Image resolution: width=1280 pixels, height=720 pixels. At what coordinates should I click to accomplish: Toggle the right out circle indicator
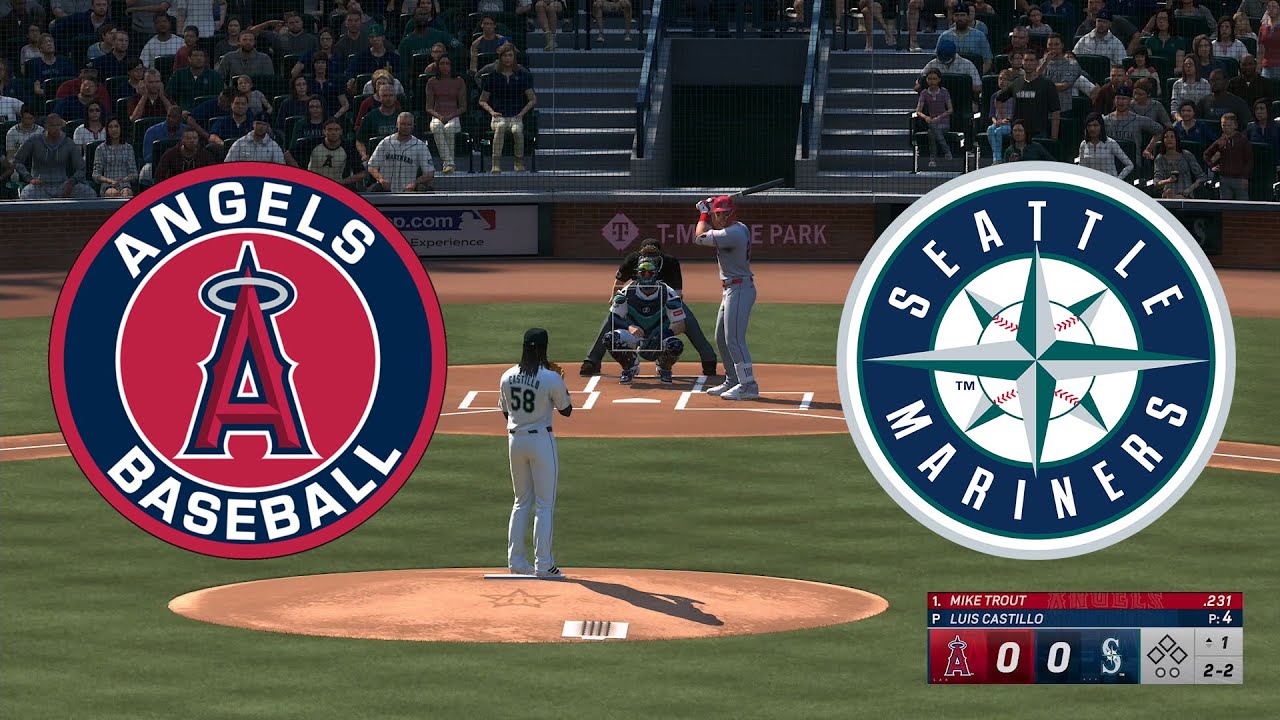click(1174, 672)
